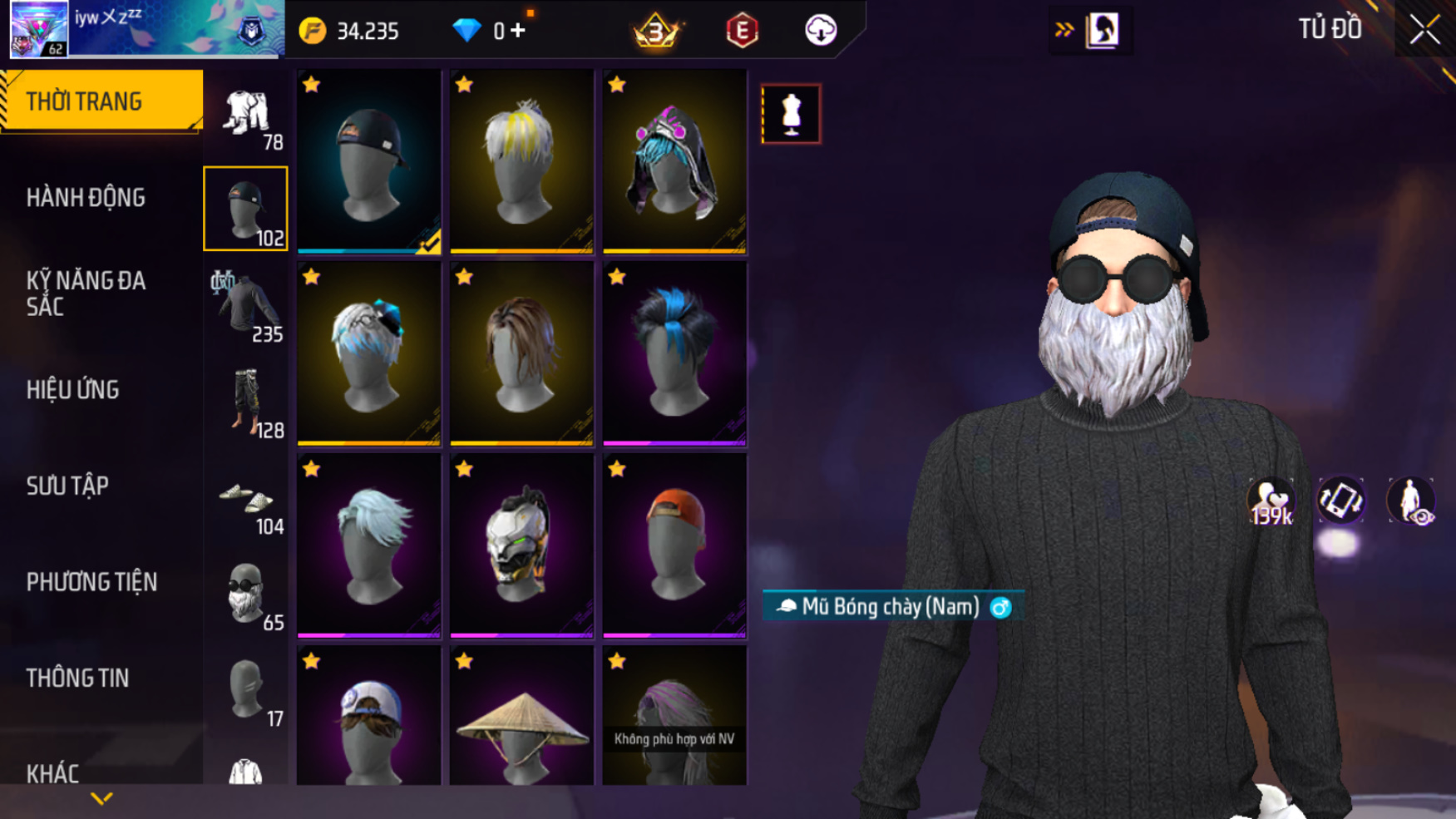Click the mannequin icon beside the item grid

tap(791, 114)
